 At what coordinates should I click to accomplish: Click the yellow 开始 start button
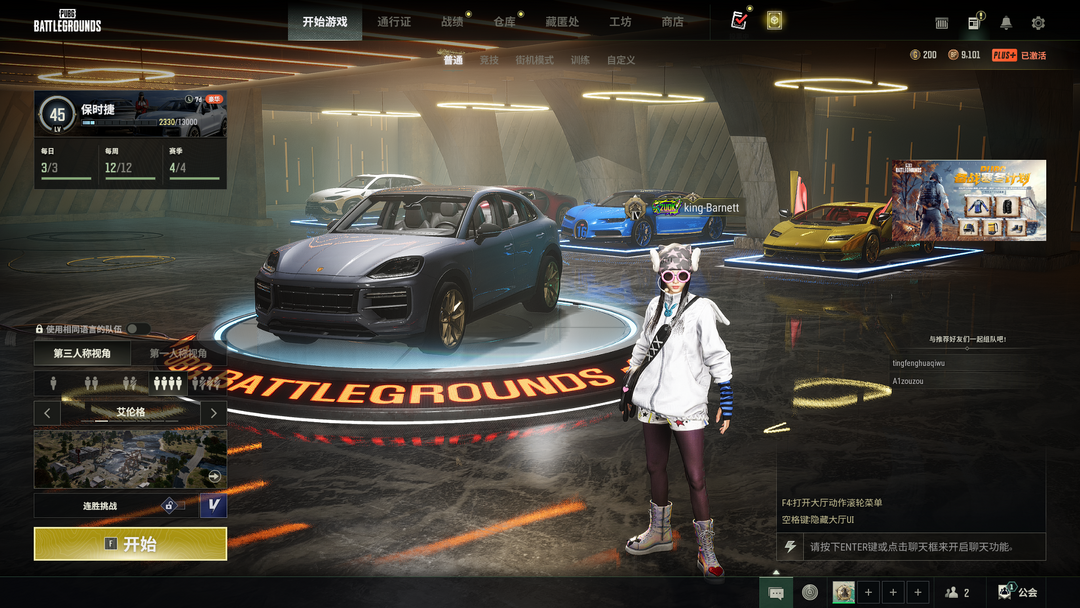click(x=130, y=544)
